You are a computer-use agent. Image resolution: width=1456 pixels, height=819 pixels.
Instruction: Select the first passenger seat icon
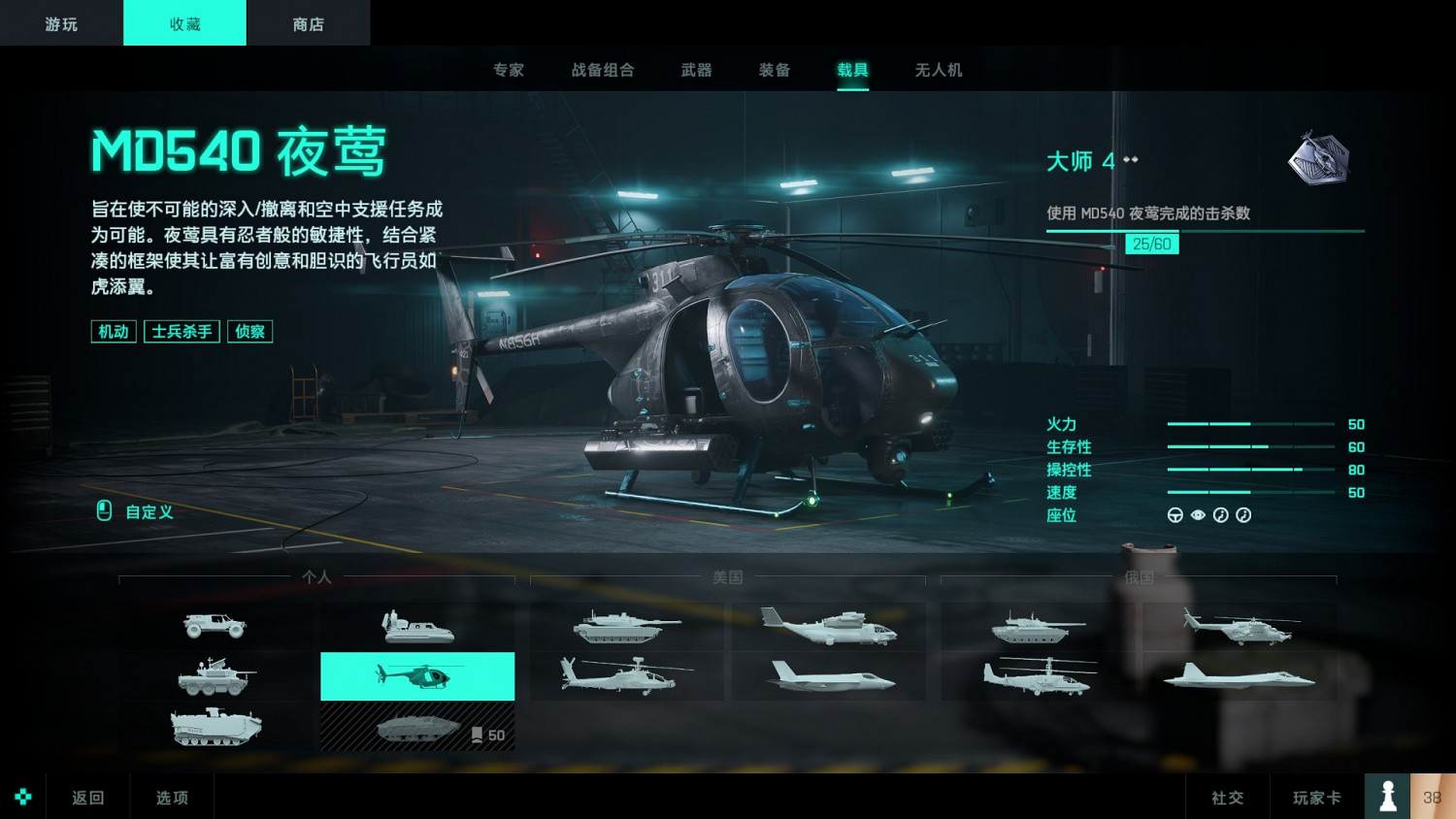pos(1220,515)
